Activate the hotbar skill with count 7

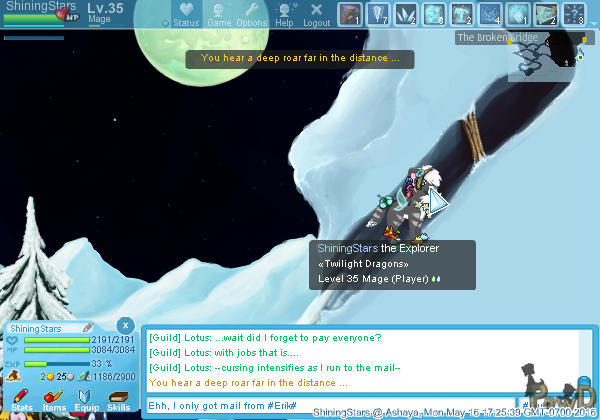[378, 14]
